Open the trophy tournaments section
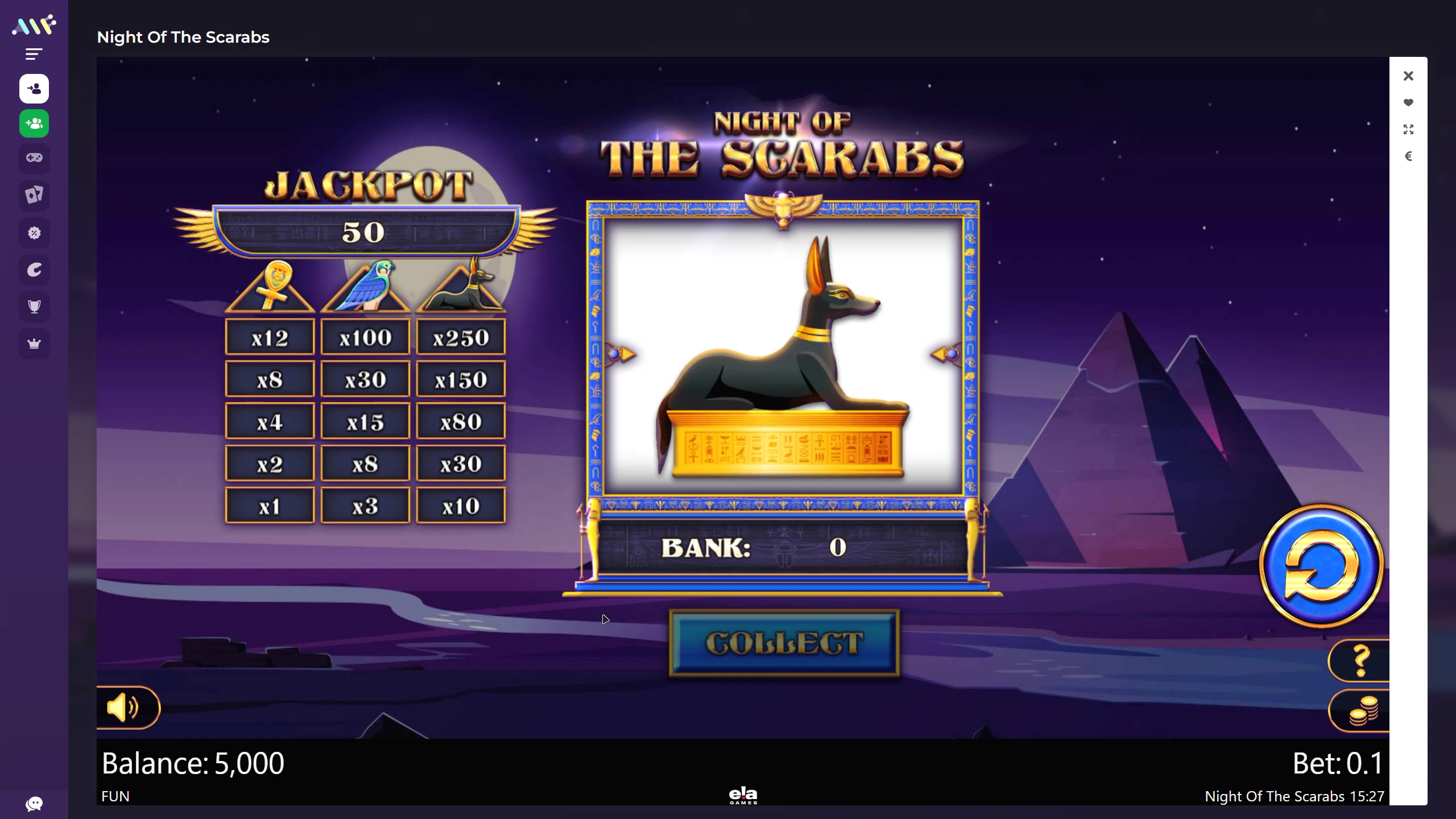The image size is (1456, 819). click(34, 307)
